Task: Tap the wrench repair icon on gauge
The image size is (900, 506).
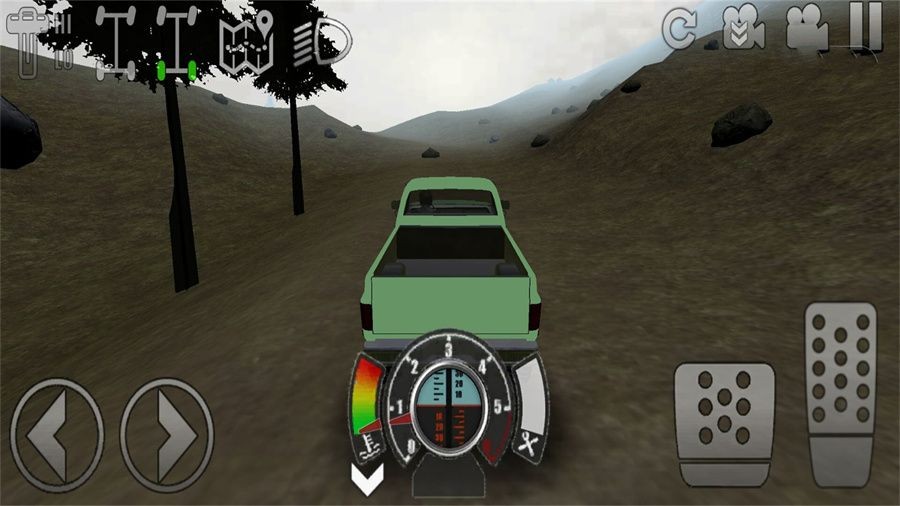Action: point(529,441)
